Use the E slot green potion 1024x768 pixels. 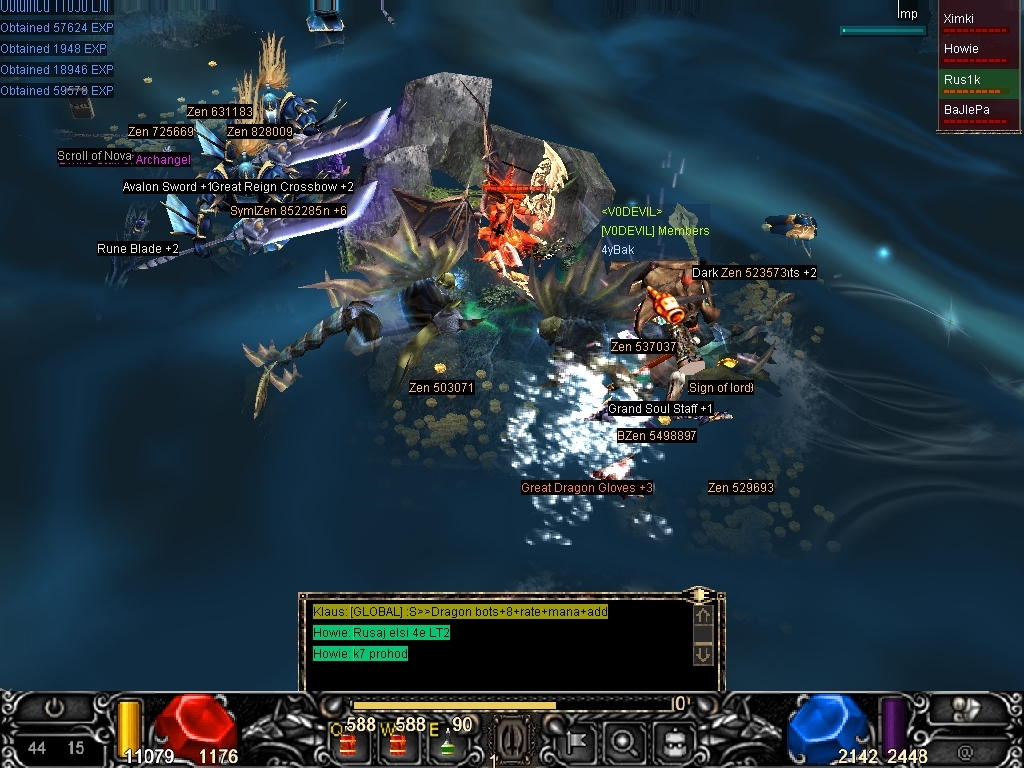click(447, 743)
